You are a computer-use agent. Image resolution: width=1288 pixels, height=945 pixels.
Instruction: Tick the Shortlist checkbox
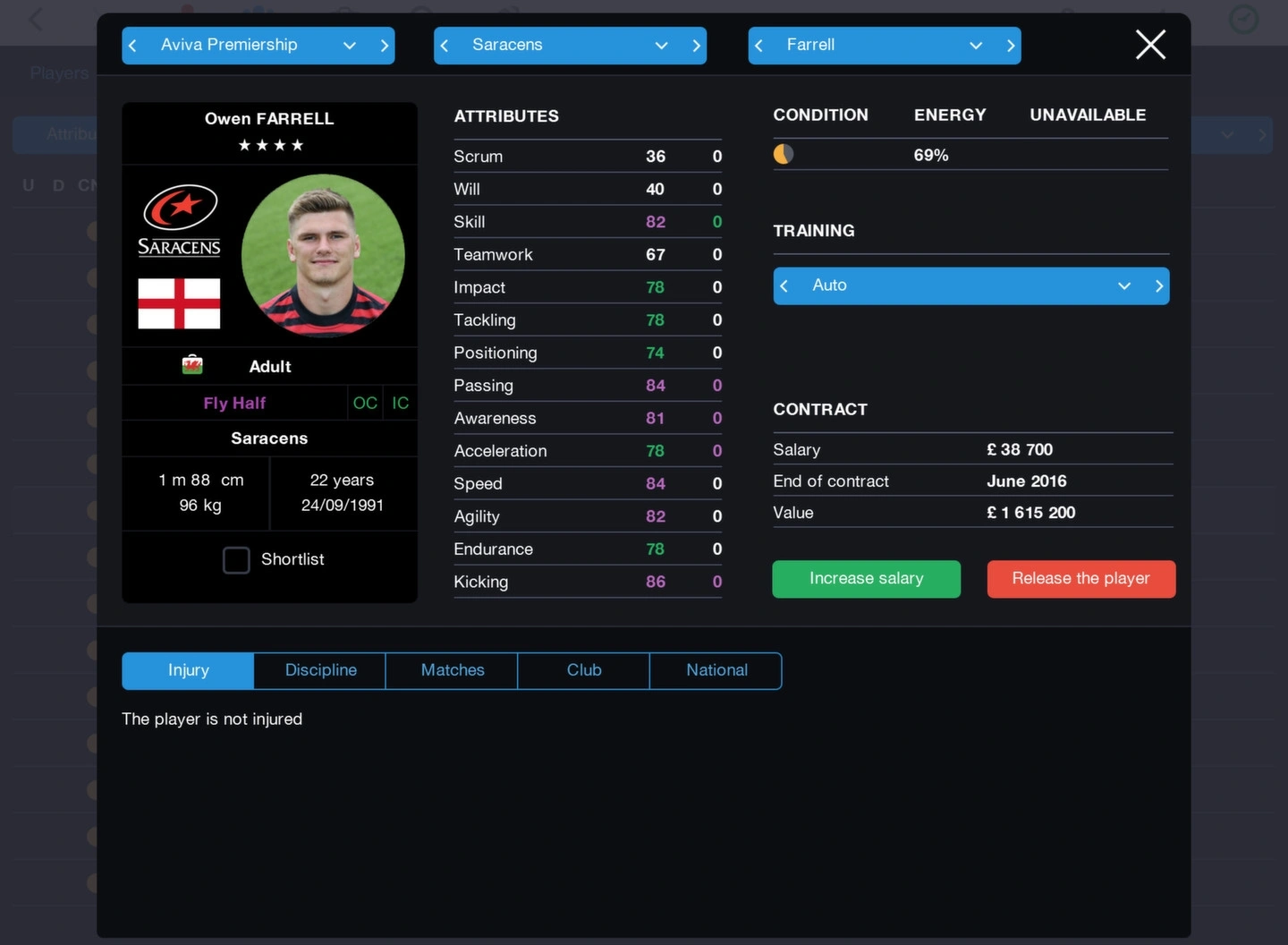(x=236, y=560)
